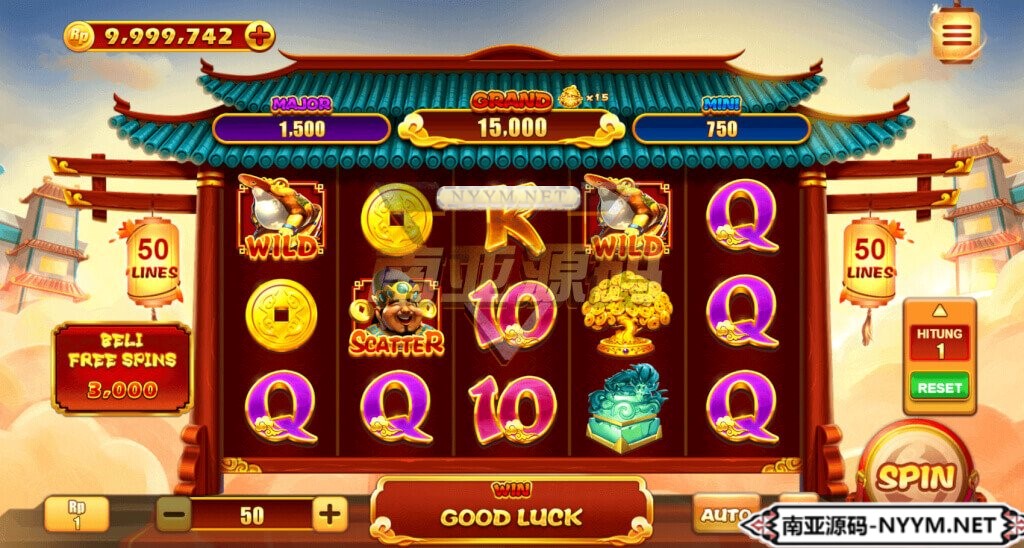Screen dimensions: 1024x548
Task: Decrease the bet with the minus button
Action: [x=174, y=515]
